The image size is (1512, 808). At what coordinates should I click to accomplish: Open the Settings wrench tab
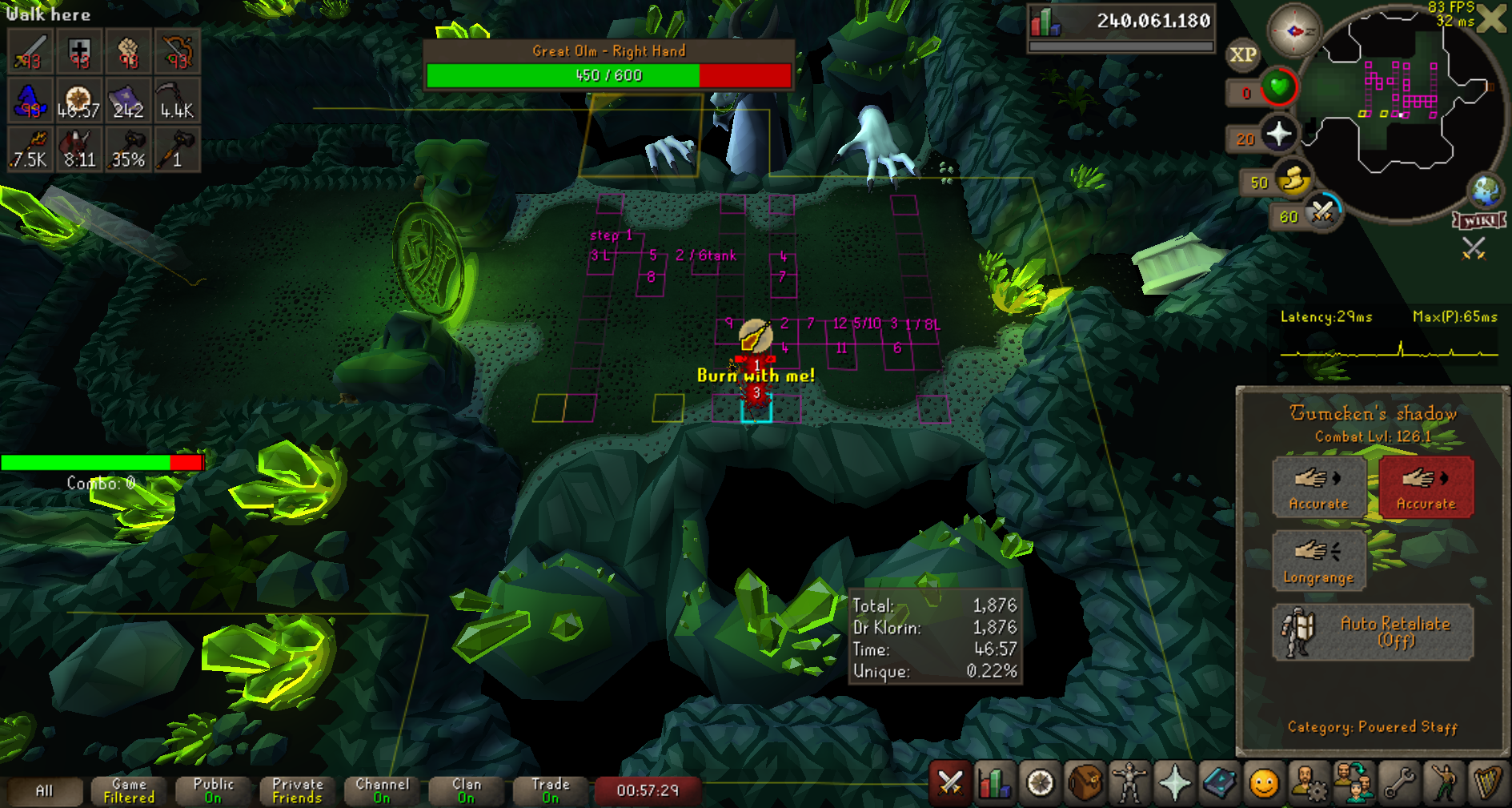click(x=1398, y=782)
